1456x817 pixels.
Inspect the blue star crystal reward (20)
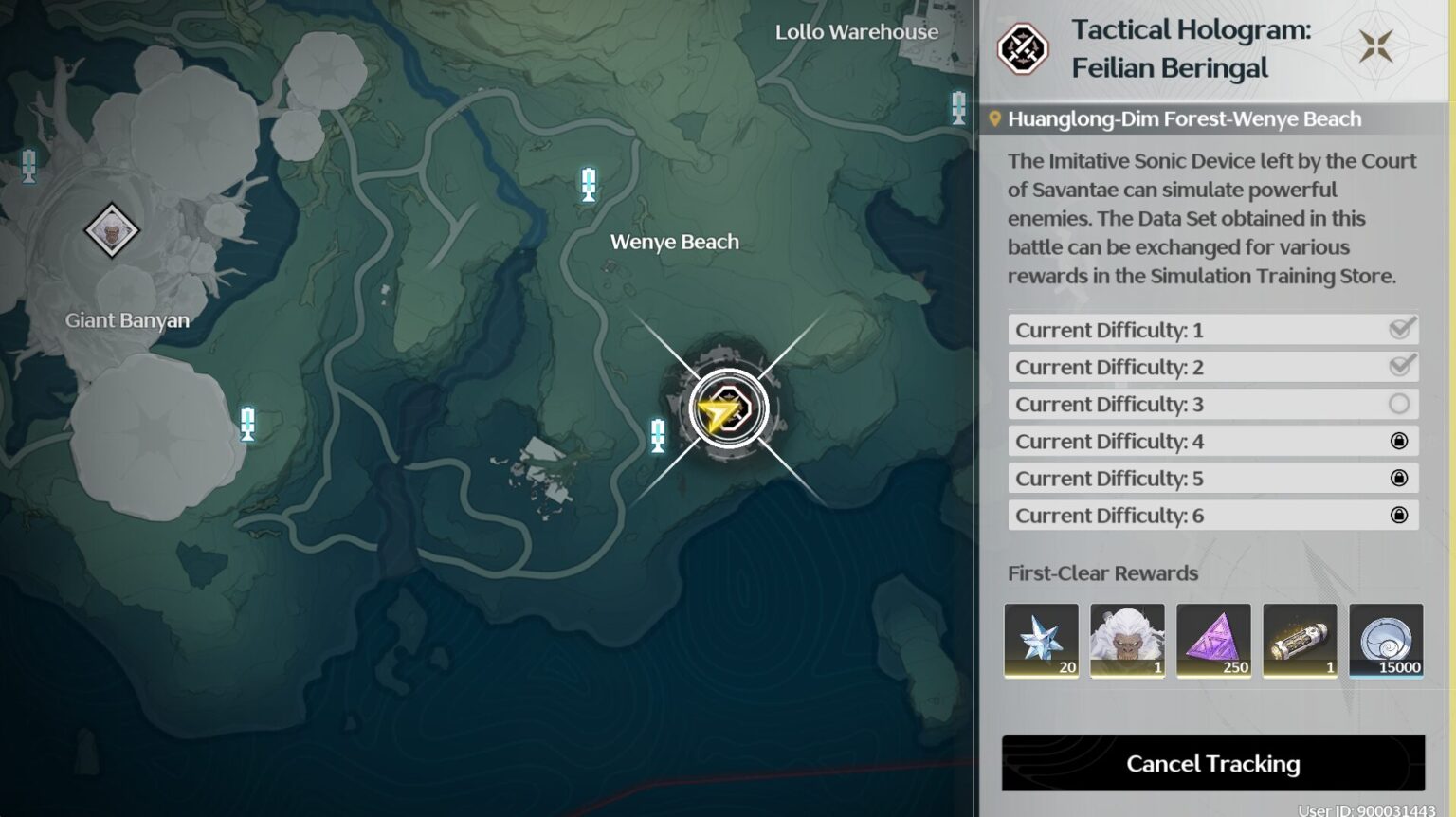point(1041,641)
